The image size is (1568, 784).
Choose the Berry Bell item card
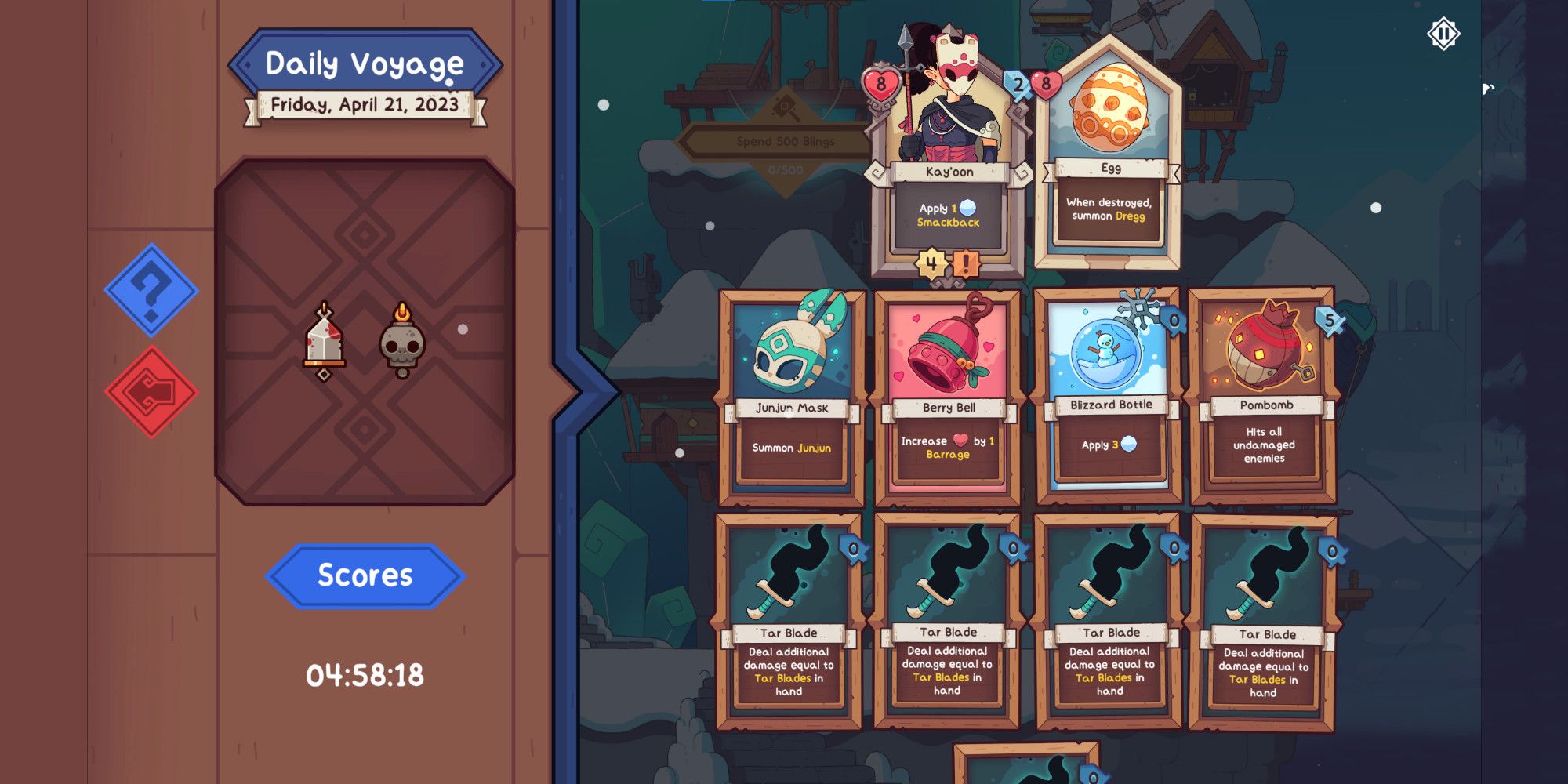[x=946, y=392]
